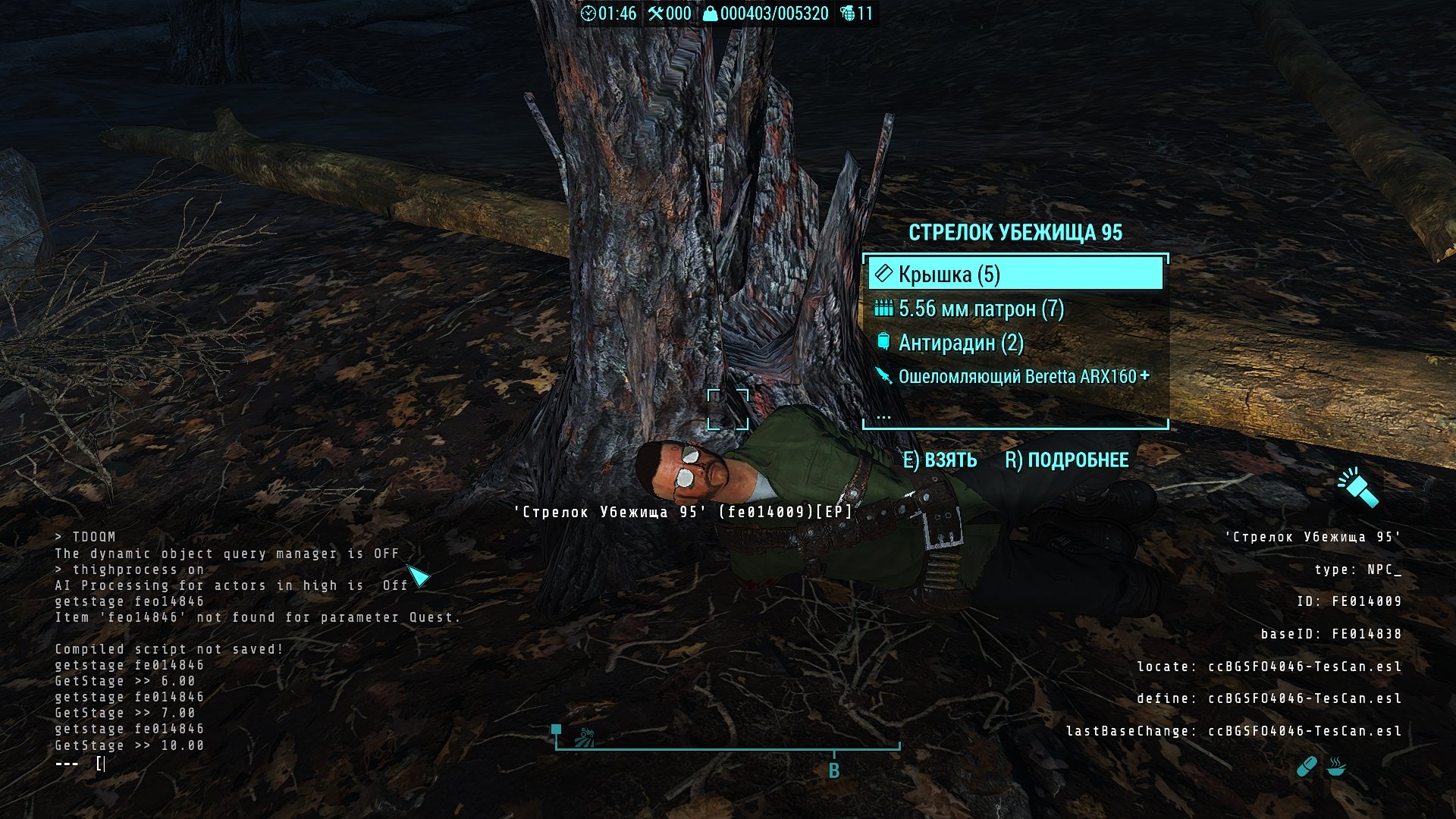This screenshot has height=819, width=1456.
Task: Click the ПОДРОБНЕЕ details label
Action: point(1066,460)
